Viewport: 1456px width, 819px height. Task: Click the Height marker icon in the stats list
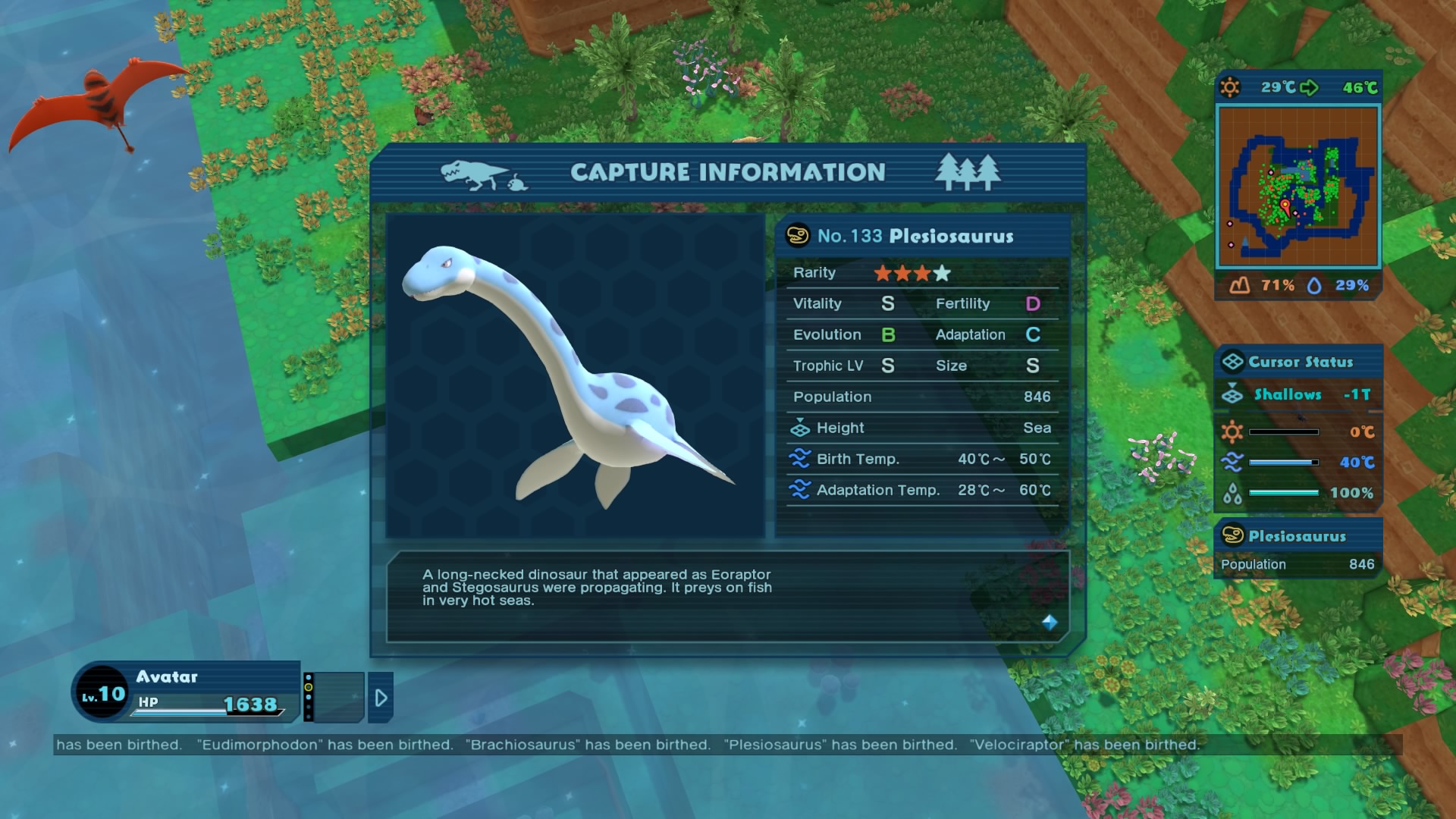tap(802, 428)
